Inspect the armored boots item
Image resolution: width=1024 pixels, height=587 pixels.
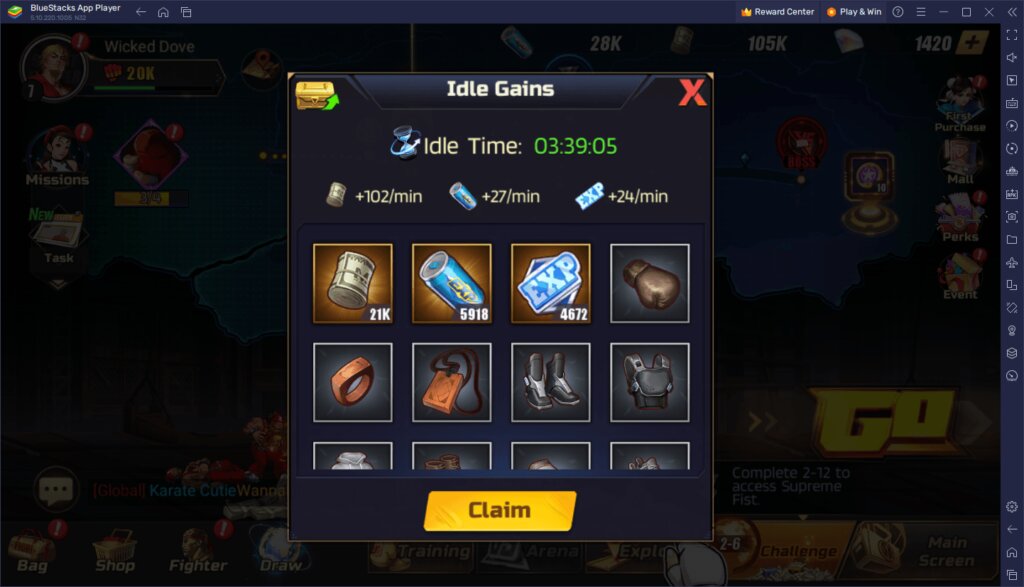550,382
